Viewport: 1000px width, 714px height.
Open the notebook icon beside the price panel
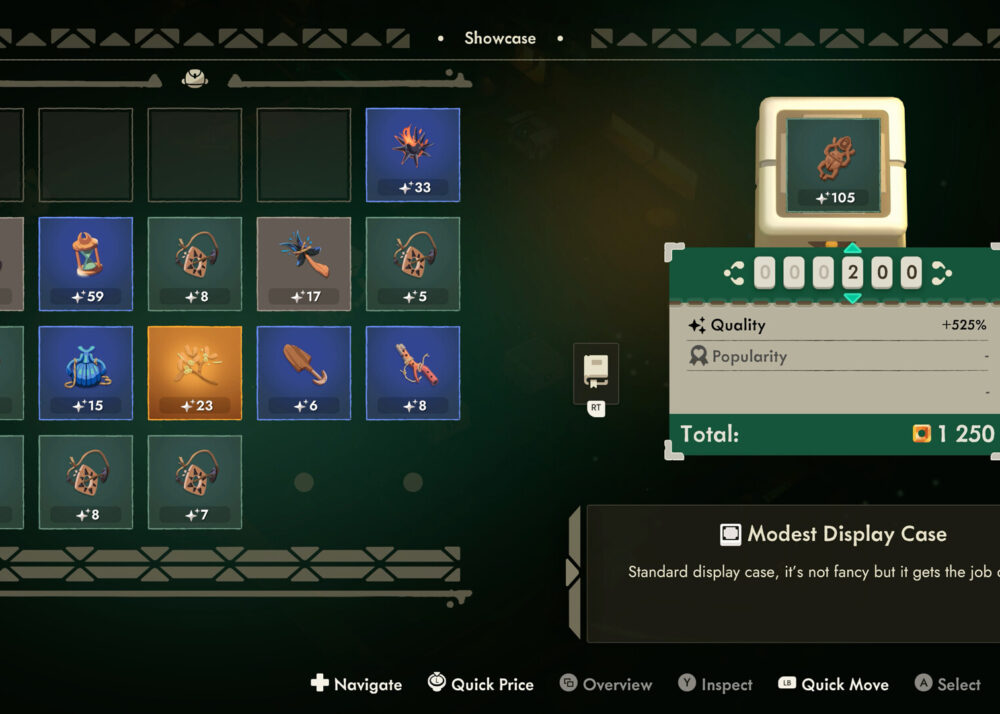(596, 373)
